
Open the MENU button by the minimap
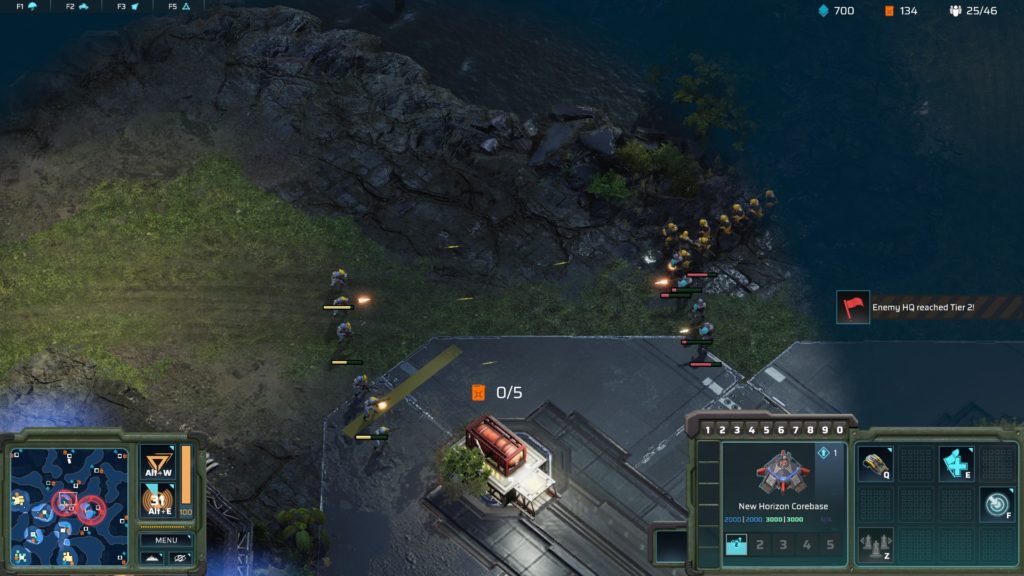[x=166, y=539]
